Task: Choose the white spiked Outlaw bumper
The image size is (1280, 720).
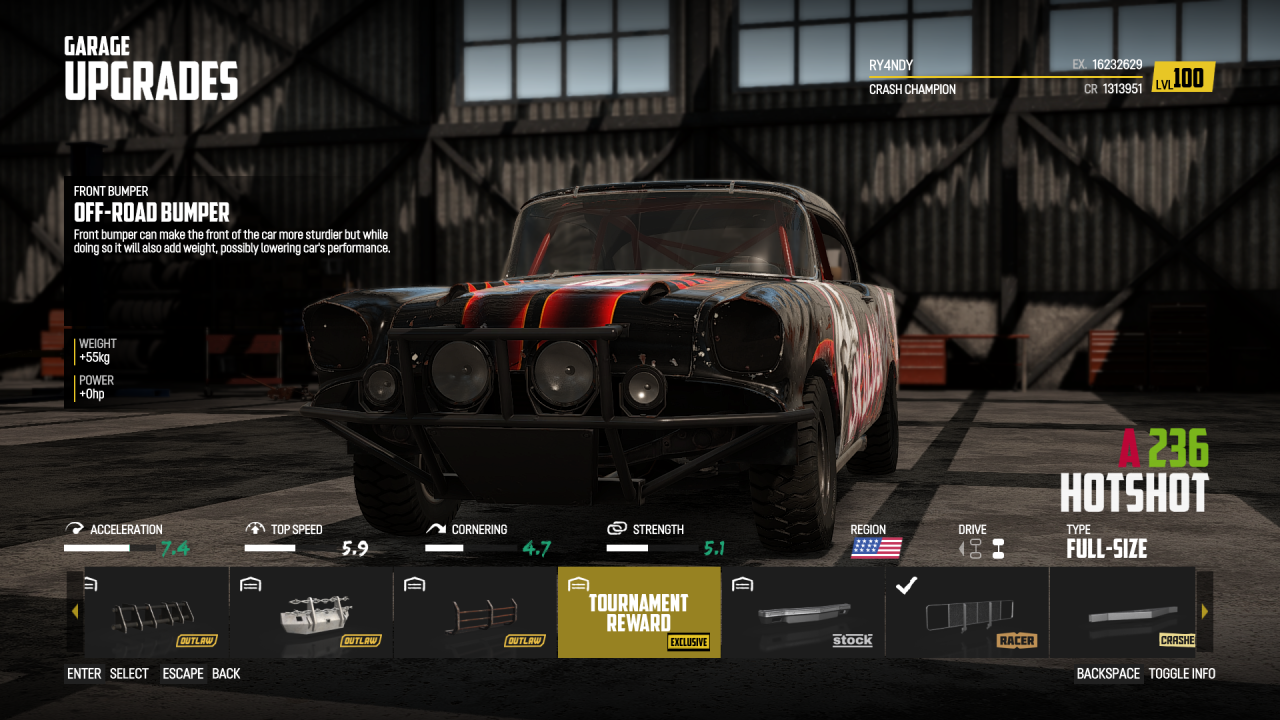Action: (311, 612)
